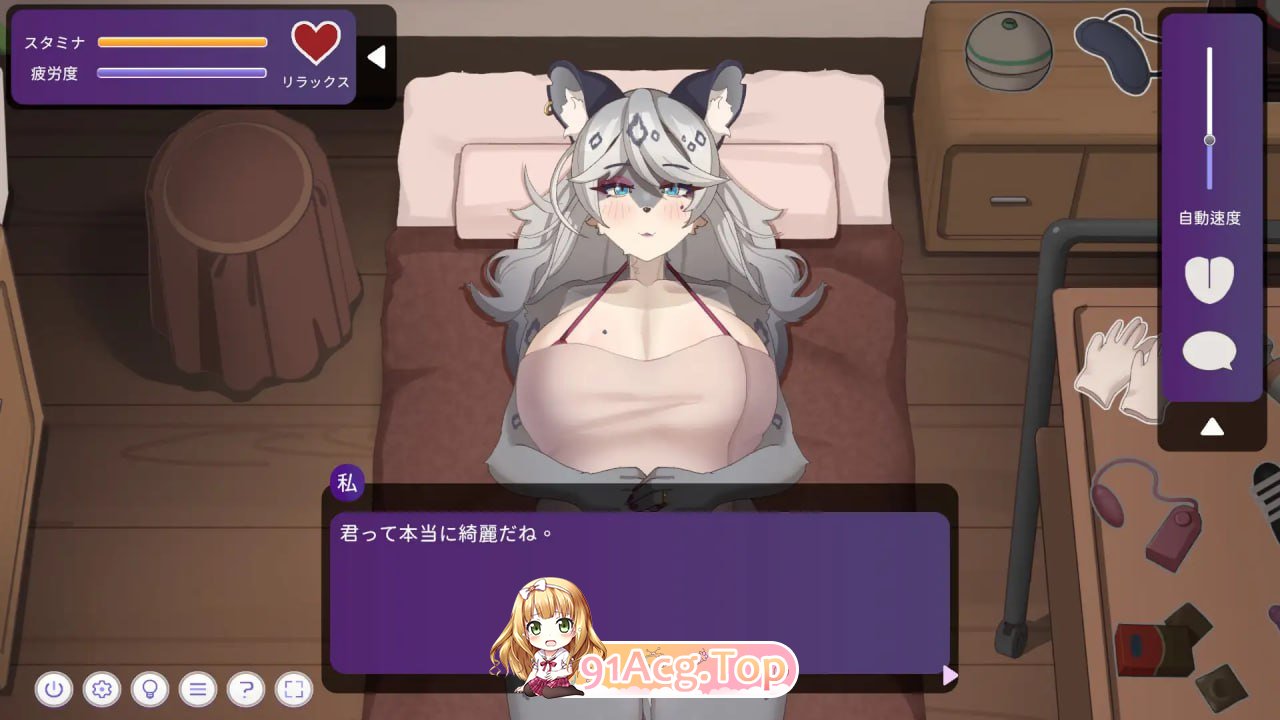This screenshot has height=720, width=1280.
Task: Click the power icon to quit
Action: pos(55,690)
